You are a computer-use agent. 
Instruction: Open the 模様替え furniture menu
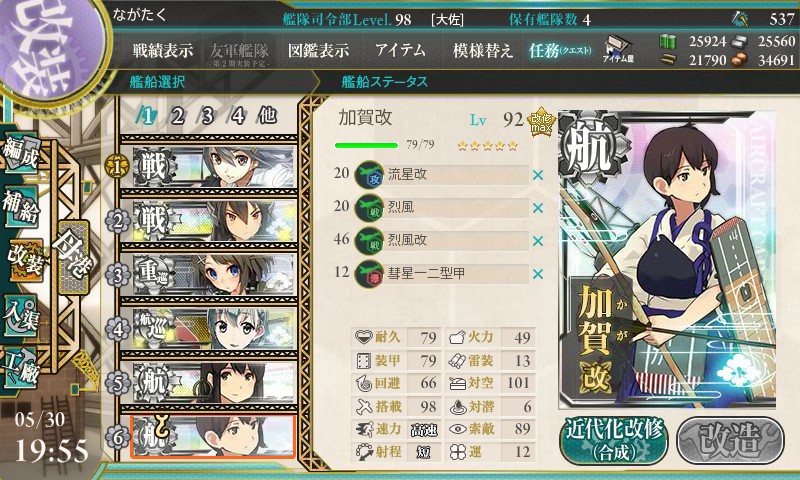[x=483, y=50]
